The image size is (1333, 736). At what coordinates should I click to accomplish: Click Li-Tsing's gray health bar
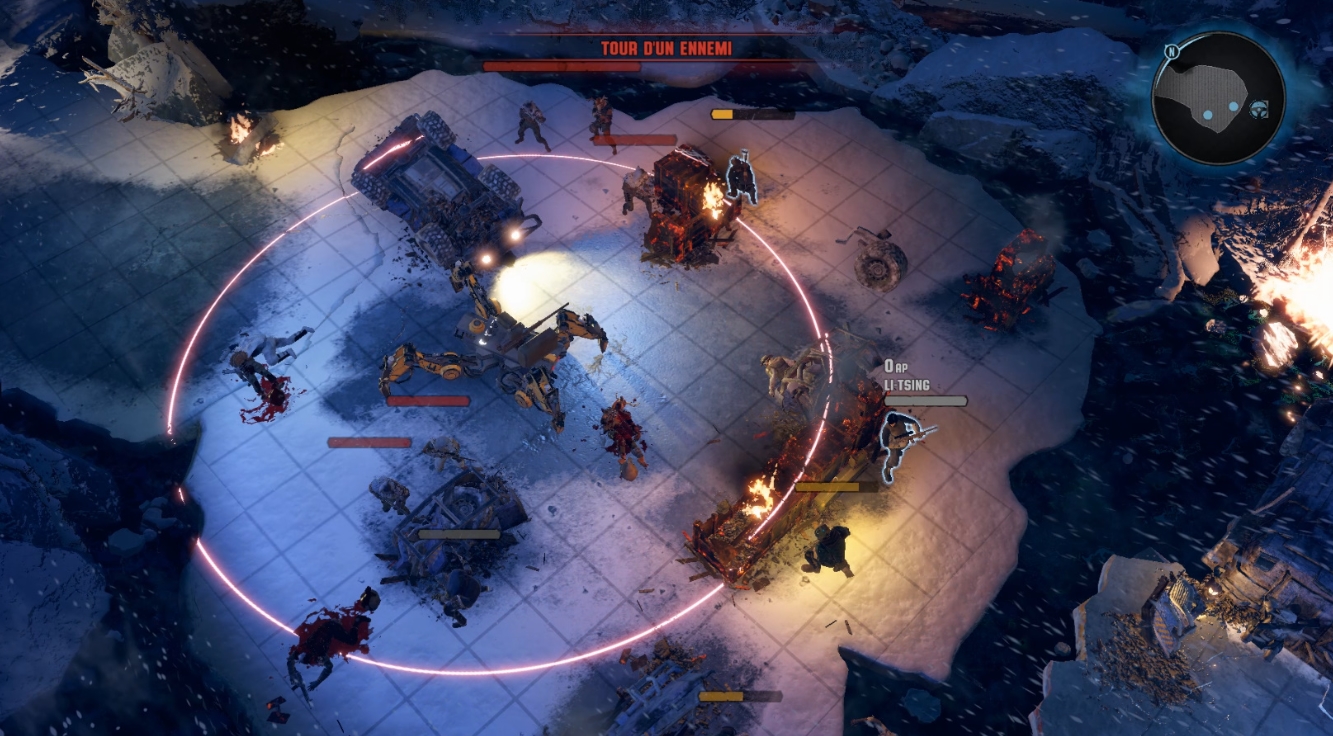point(925,398)
